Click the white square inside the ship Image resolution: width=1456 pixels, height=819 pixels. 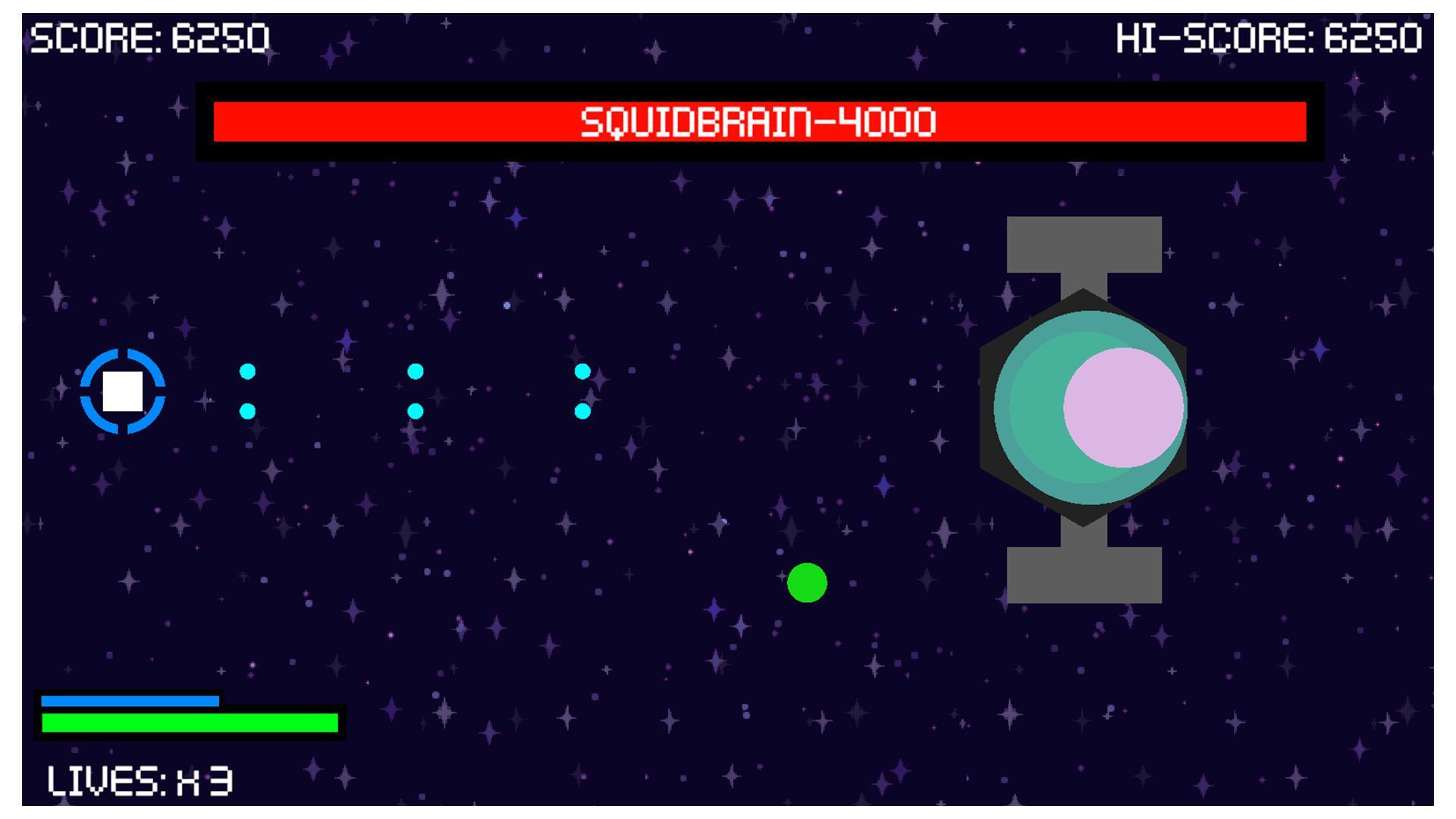(121, 393)
